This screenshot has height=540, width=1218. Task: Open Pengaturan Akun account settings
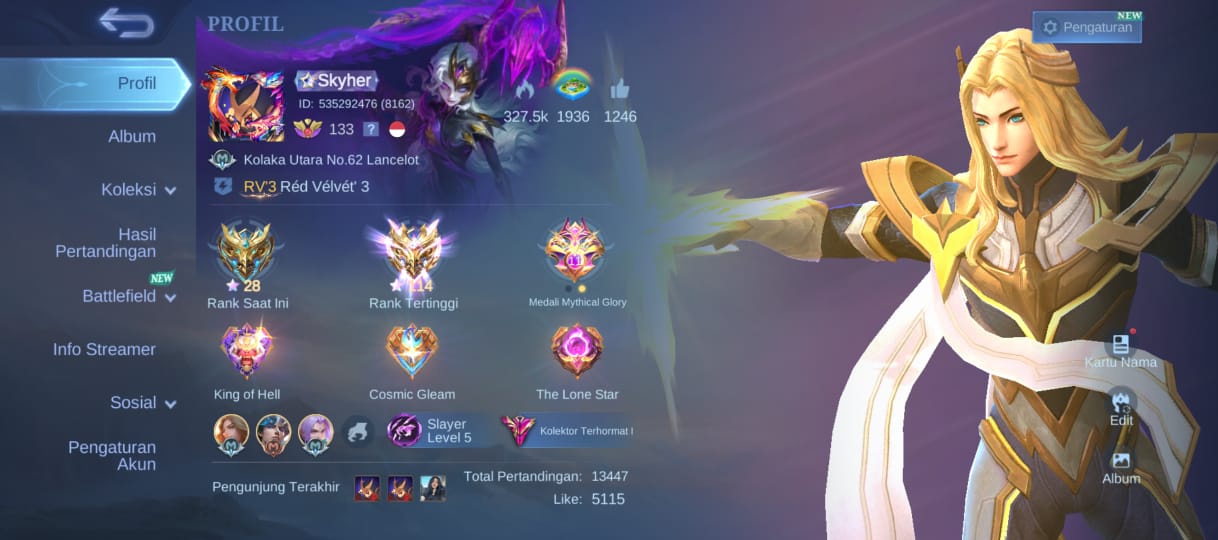coord(112,456)
